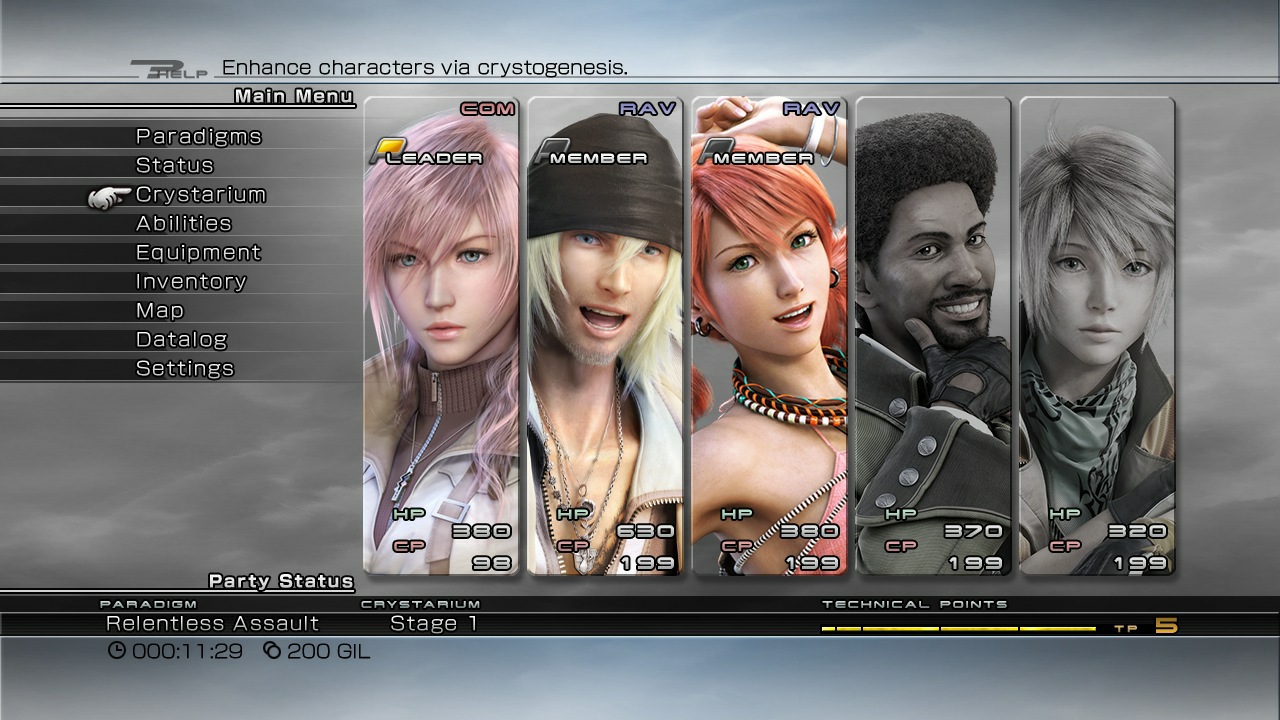This screenshot has height=720, width=1280.
Task: Click the Crystarium Stage 1 label
Action: coord(432,622)
